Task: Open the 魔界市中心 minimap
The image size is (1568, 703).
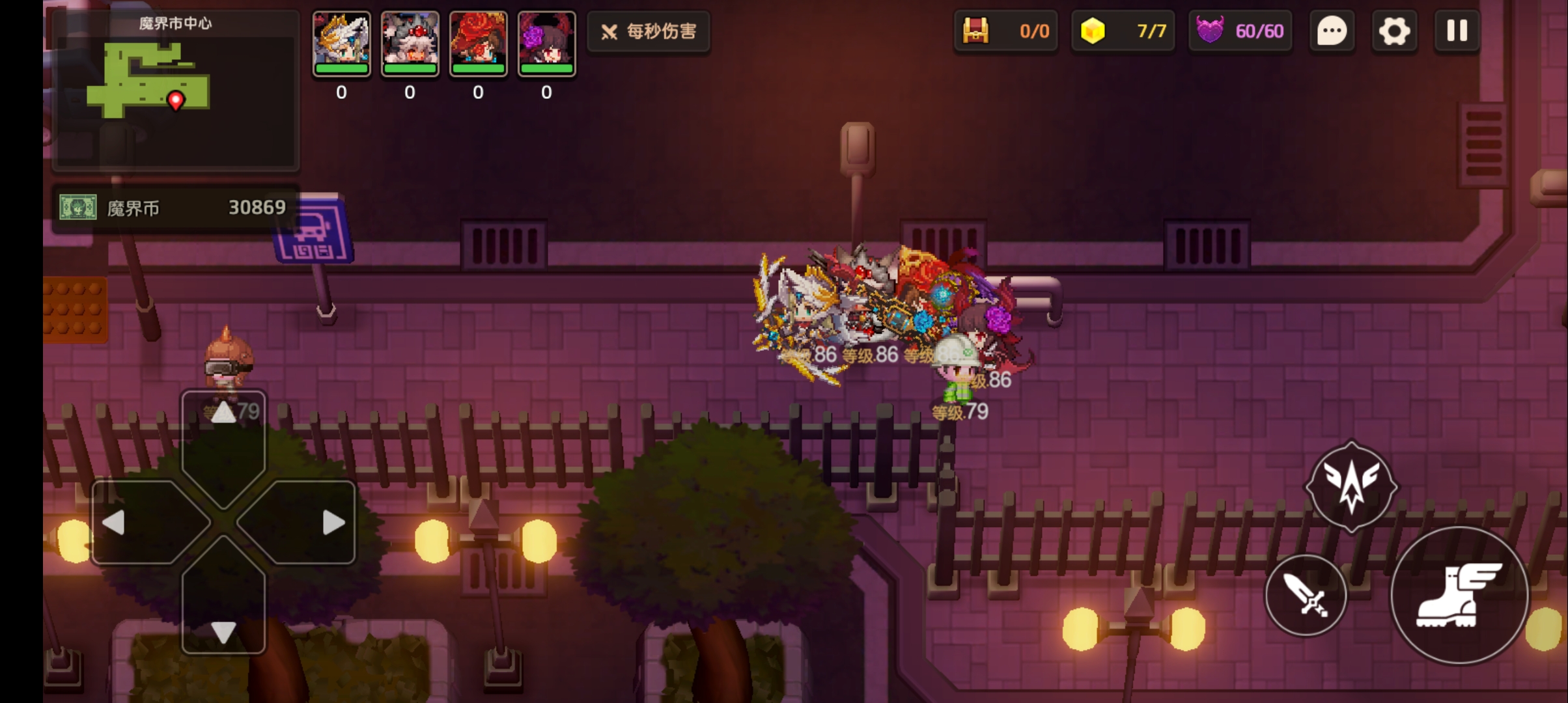Action: [x=175, y=90]
